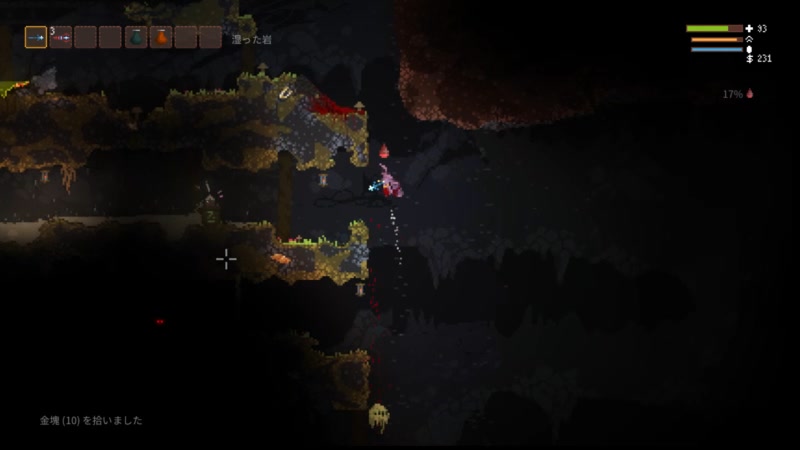
Task: Select the blue wand in the highlighted slot
Action: click(36, 38)
